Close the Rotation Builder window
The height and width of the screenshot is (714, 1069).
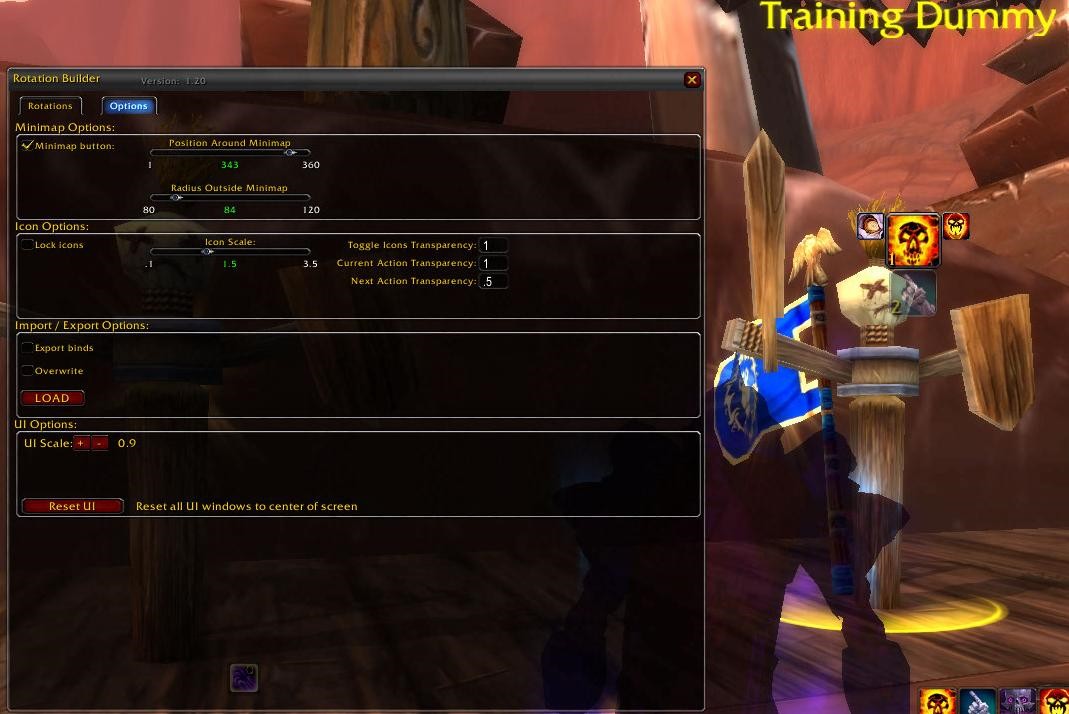coord(692,80)
